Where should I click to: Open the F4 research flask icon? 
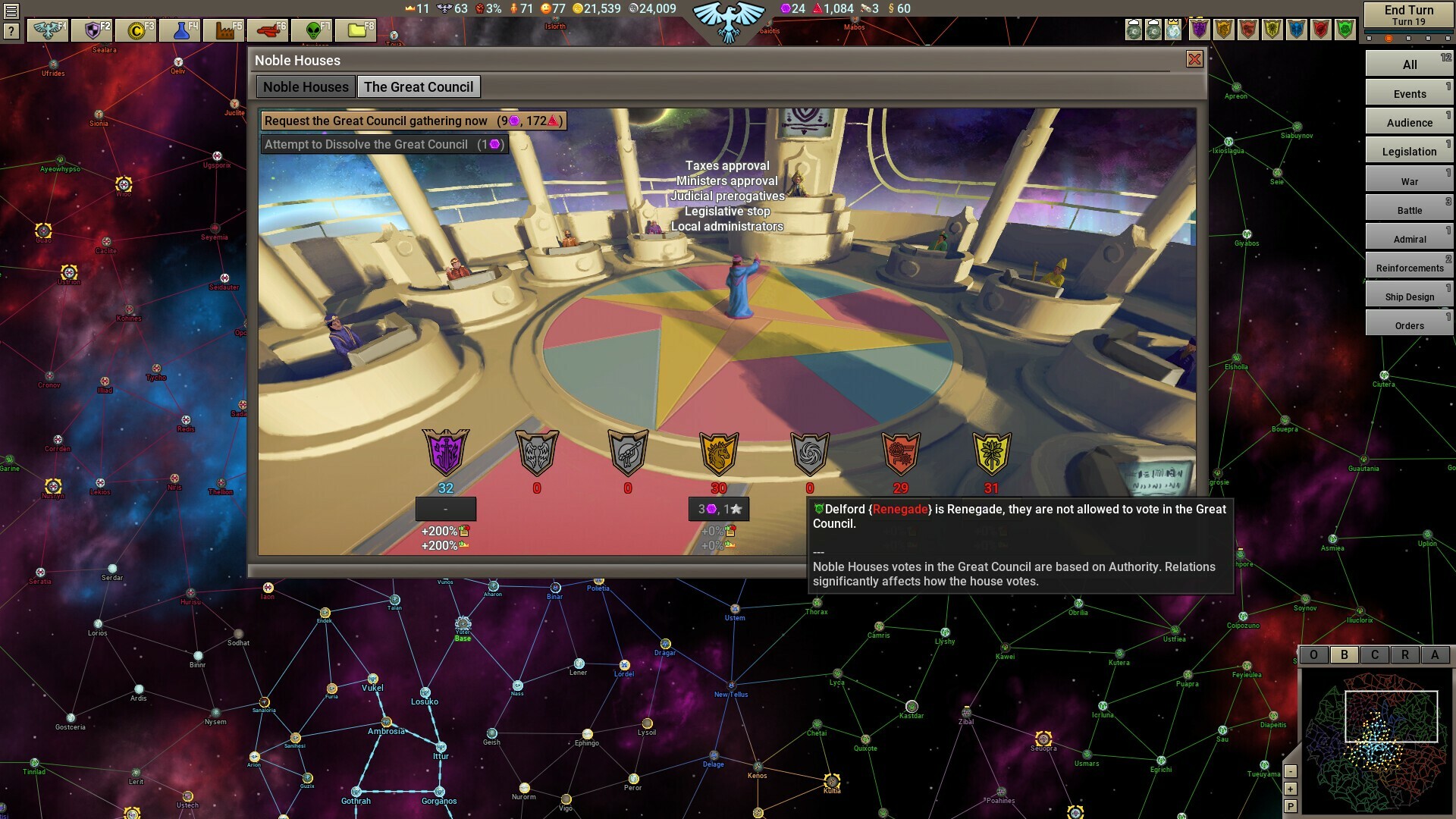[x=180, y=30]
